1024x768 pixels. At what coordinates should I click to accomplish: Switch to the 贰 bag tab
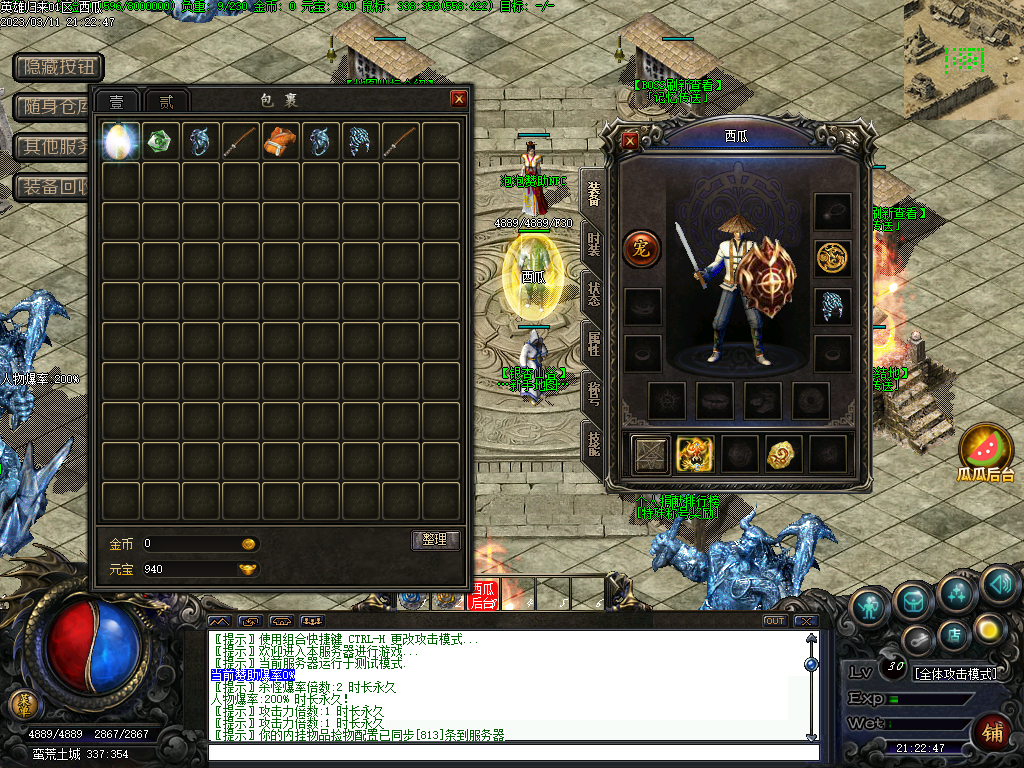tap(167, 101)
